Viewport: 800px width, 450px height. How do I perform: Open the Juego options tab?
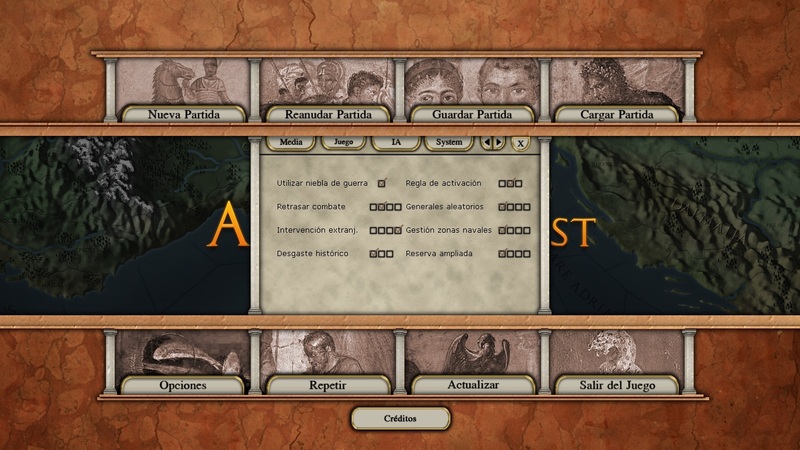(343, 142)
